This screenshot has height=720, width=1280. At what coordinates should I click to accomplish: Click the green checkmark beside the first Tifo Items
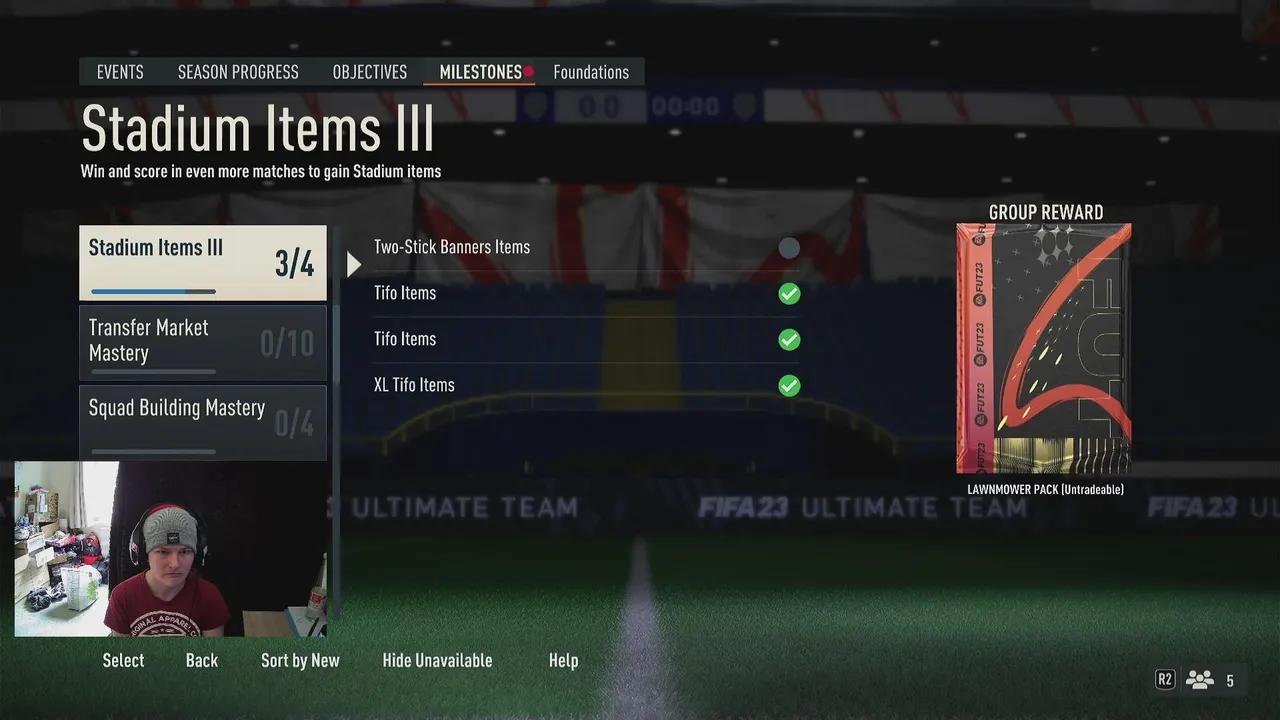pos(789,293)
